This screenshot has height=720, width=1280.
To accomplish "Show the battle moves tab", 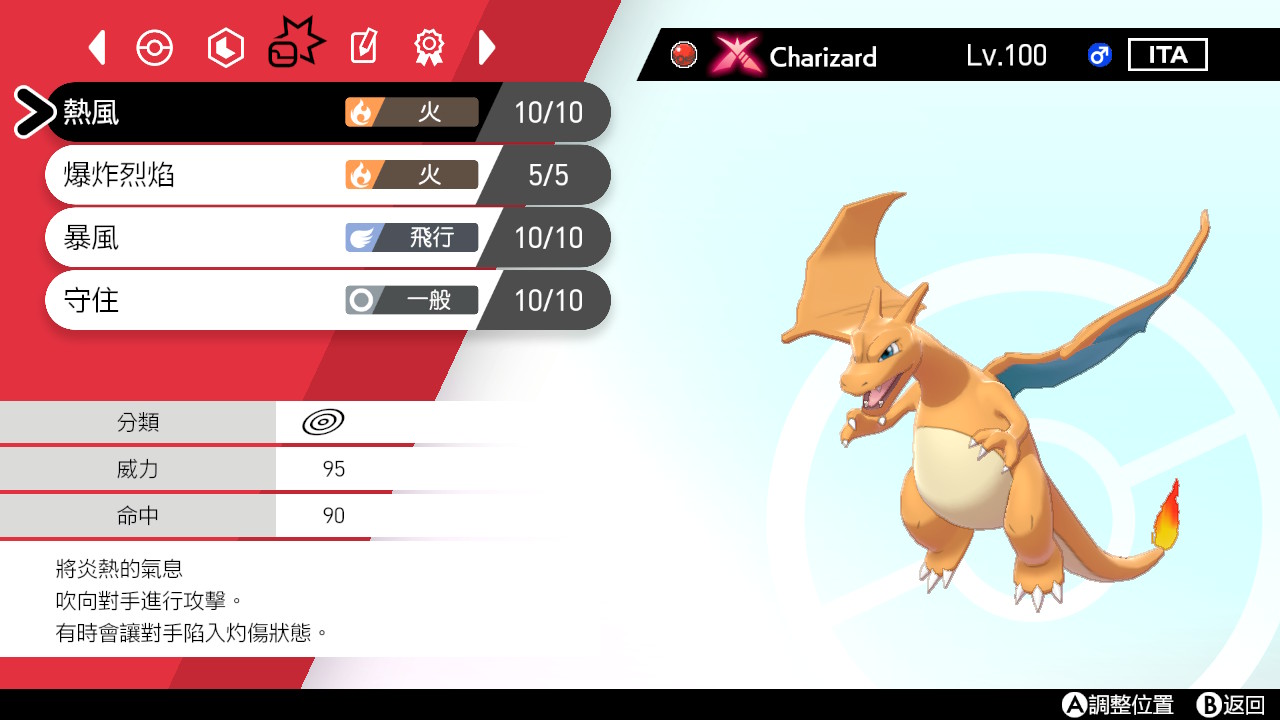I will pos(296,45).
